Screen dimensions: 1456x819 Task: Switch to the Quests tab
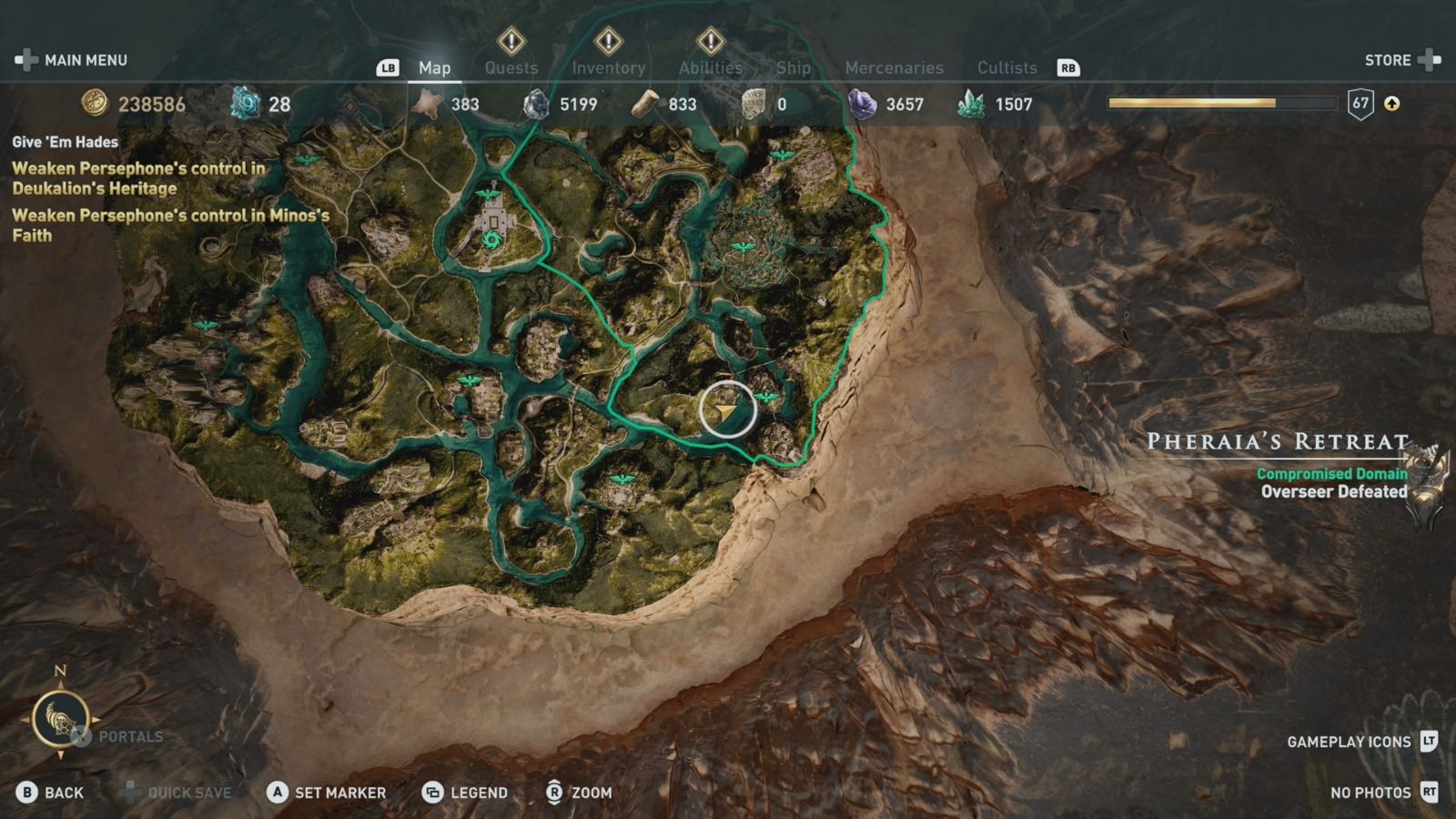click(x=511, y=66)
